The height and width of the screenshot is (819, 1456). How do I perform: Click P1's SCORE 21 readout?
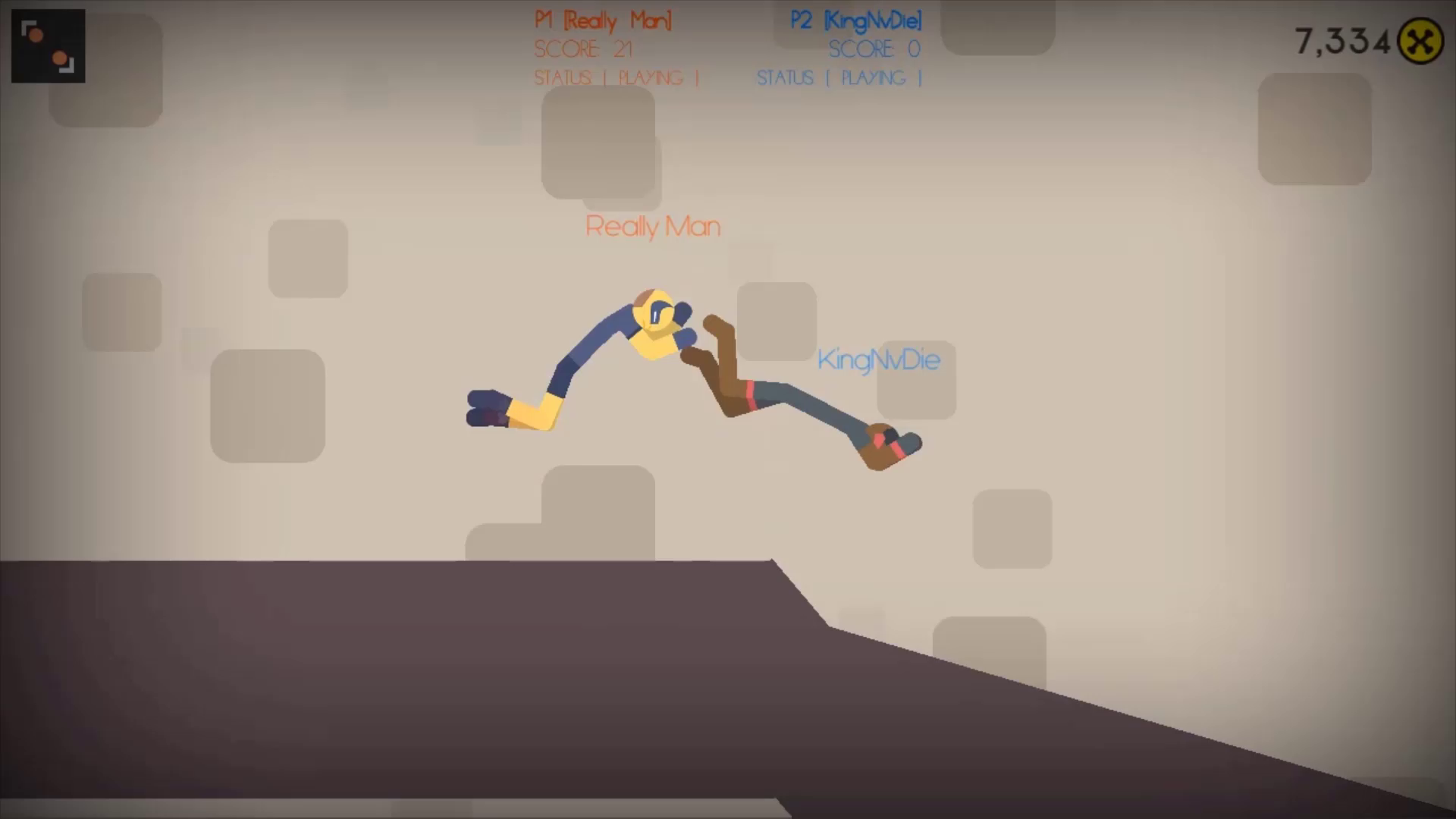(584, 49)
